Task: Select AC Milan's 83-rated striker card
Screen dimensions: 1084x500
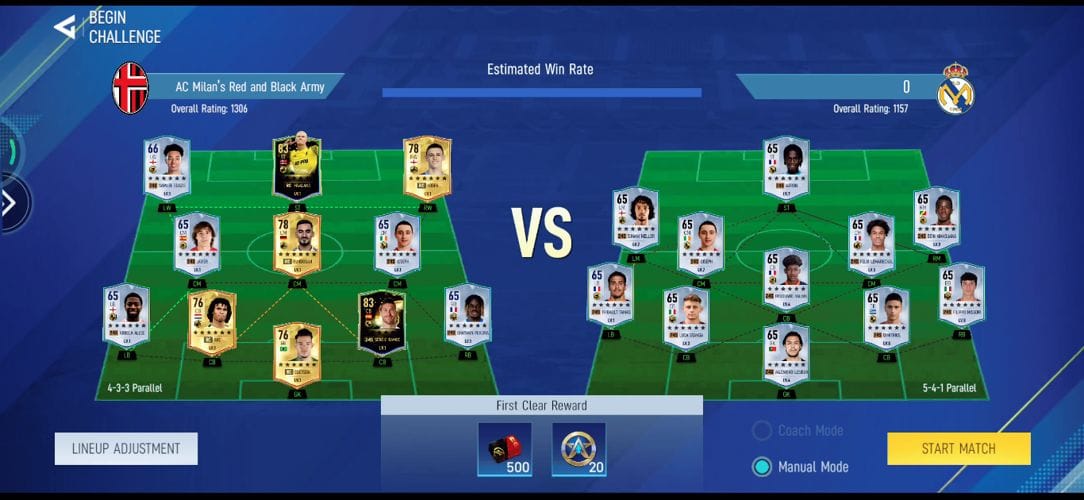Action: (x=296, y=168)
